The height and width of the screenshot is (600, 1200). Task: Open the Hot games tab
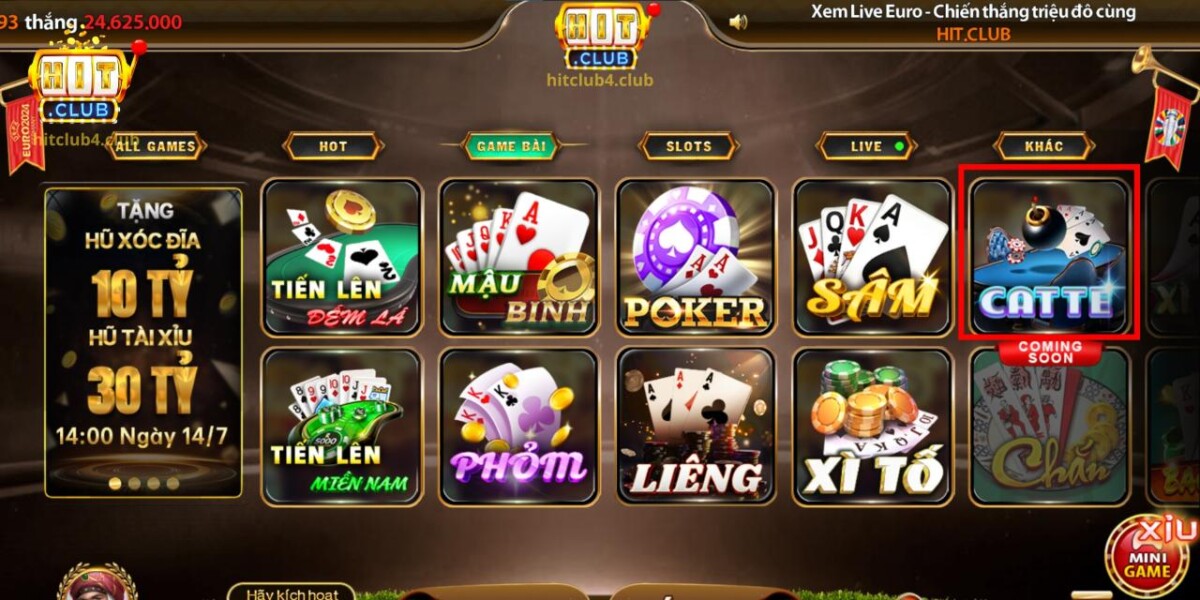click(333, 146)
